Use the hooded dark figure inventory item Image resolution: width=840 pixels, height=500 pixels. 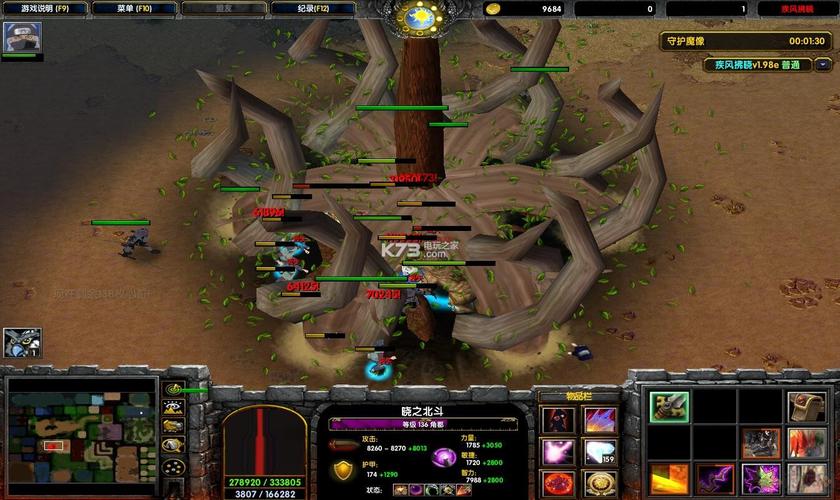point(556,420)
